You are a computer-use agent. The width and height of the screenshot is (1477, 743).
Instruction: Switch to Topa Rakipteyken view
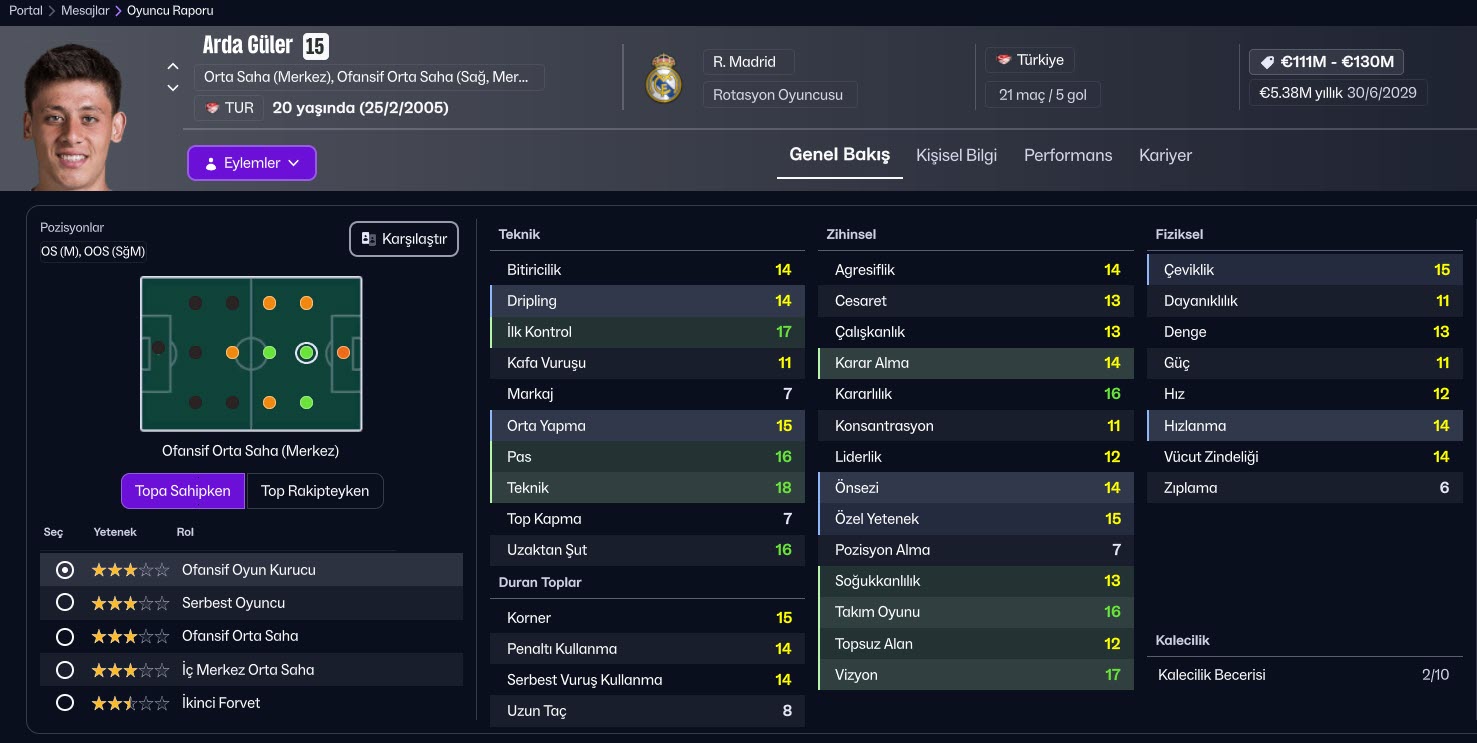pyautogui.click(x=314, y=491)
